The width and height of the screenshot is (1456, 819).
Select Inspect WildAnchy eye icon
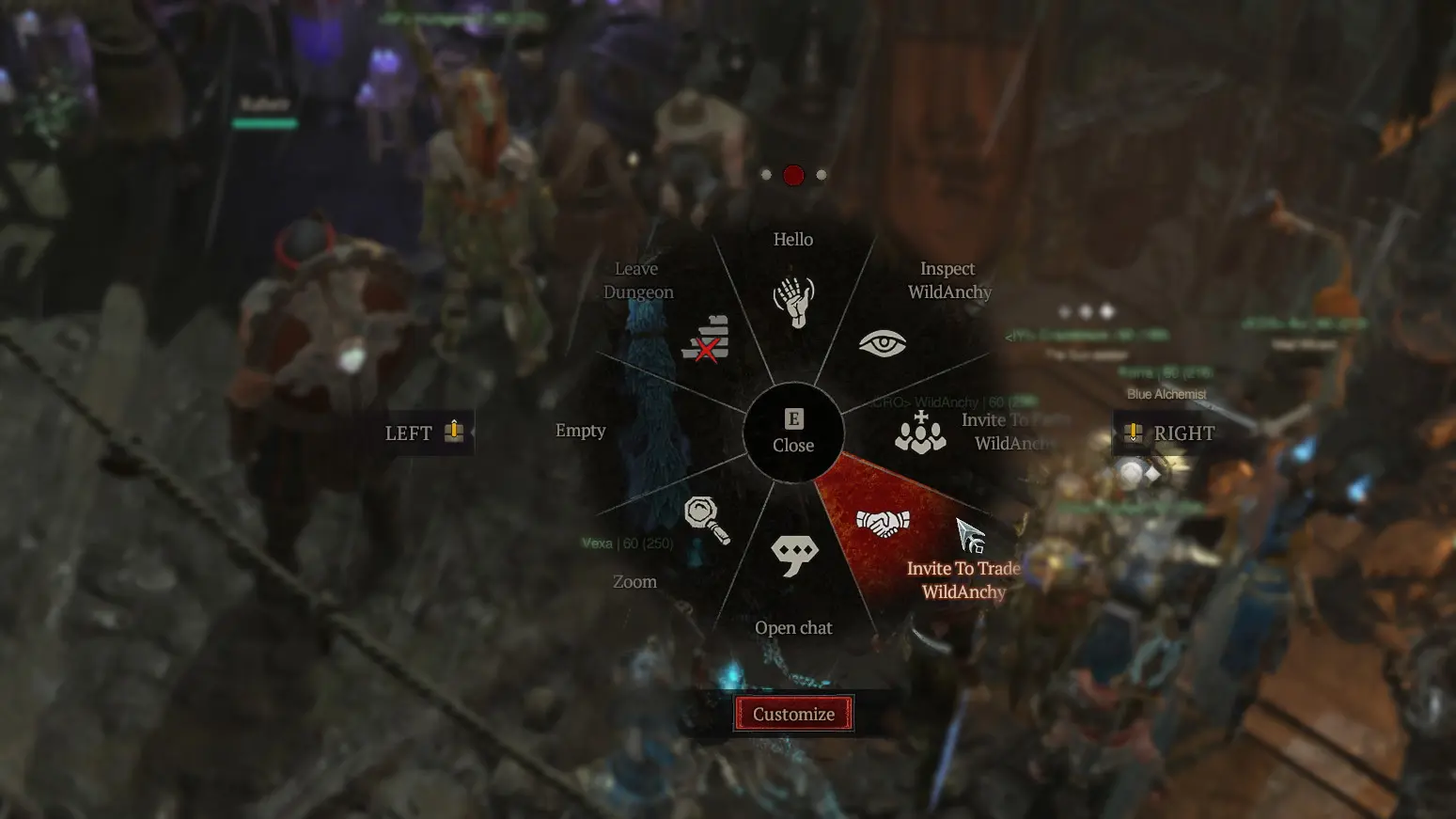tap(882, 344)
